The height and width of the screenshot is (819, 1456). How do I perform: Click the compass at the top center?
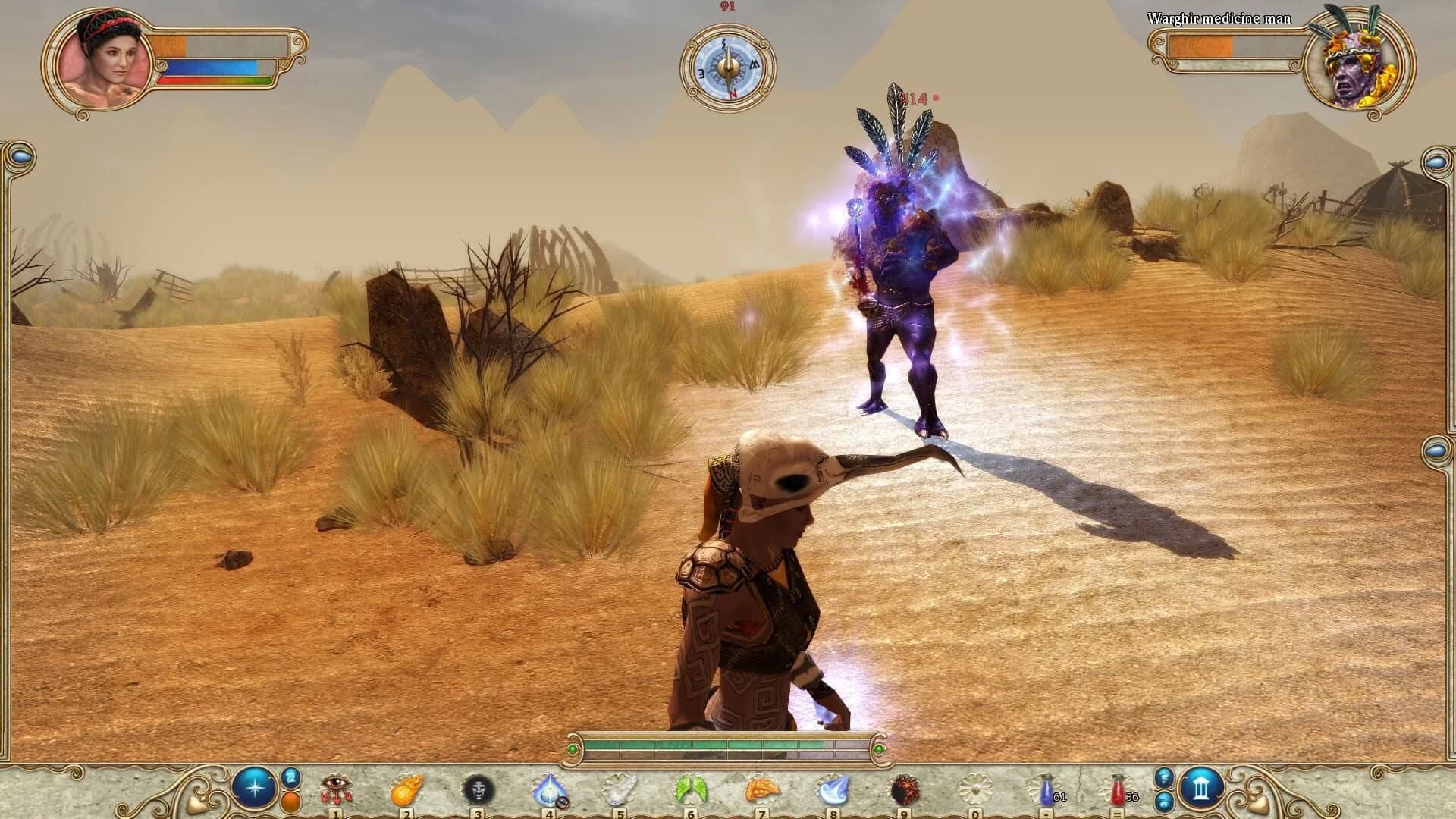(728, 67)
